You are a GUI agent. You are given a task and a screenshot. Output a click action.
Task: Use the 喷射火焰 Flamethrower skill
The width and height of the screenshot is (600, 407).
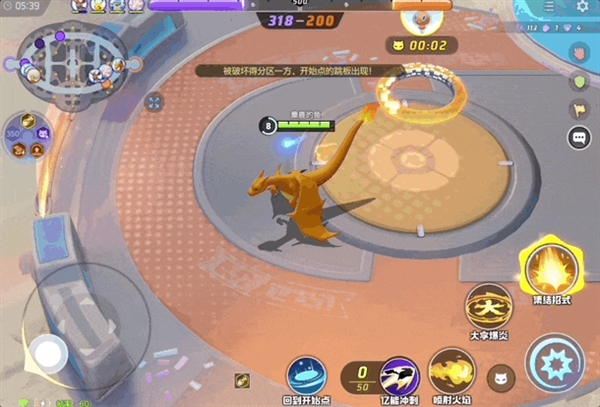[x=451, y=372]
